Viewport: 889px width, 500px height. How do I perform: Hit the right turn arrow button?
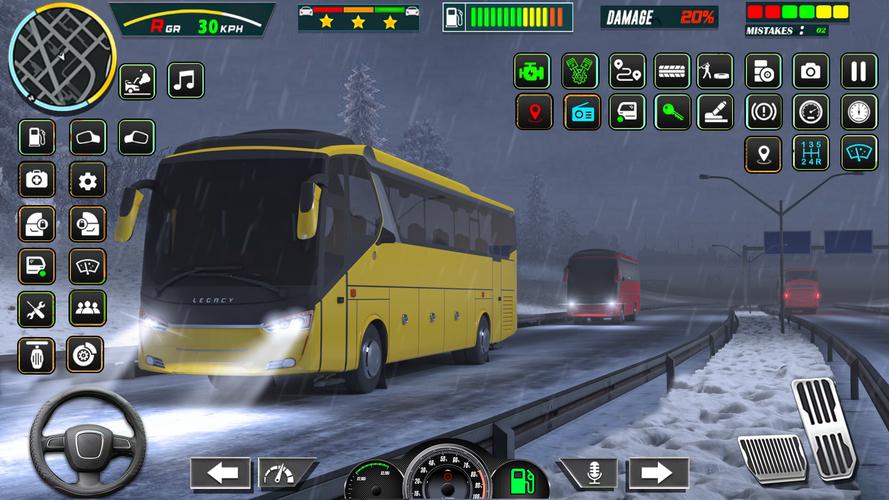pyautogui.click(x=658, y=473)
